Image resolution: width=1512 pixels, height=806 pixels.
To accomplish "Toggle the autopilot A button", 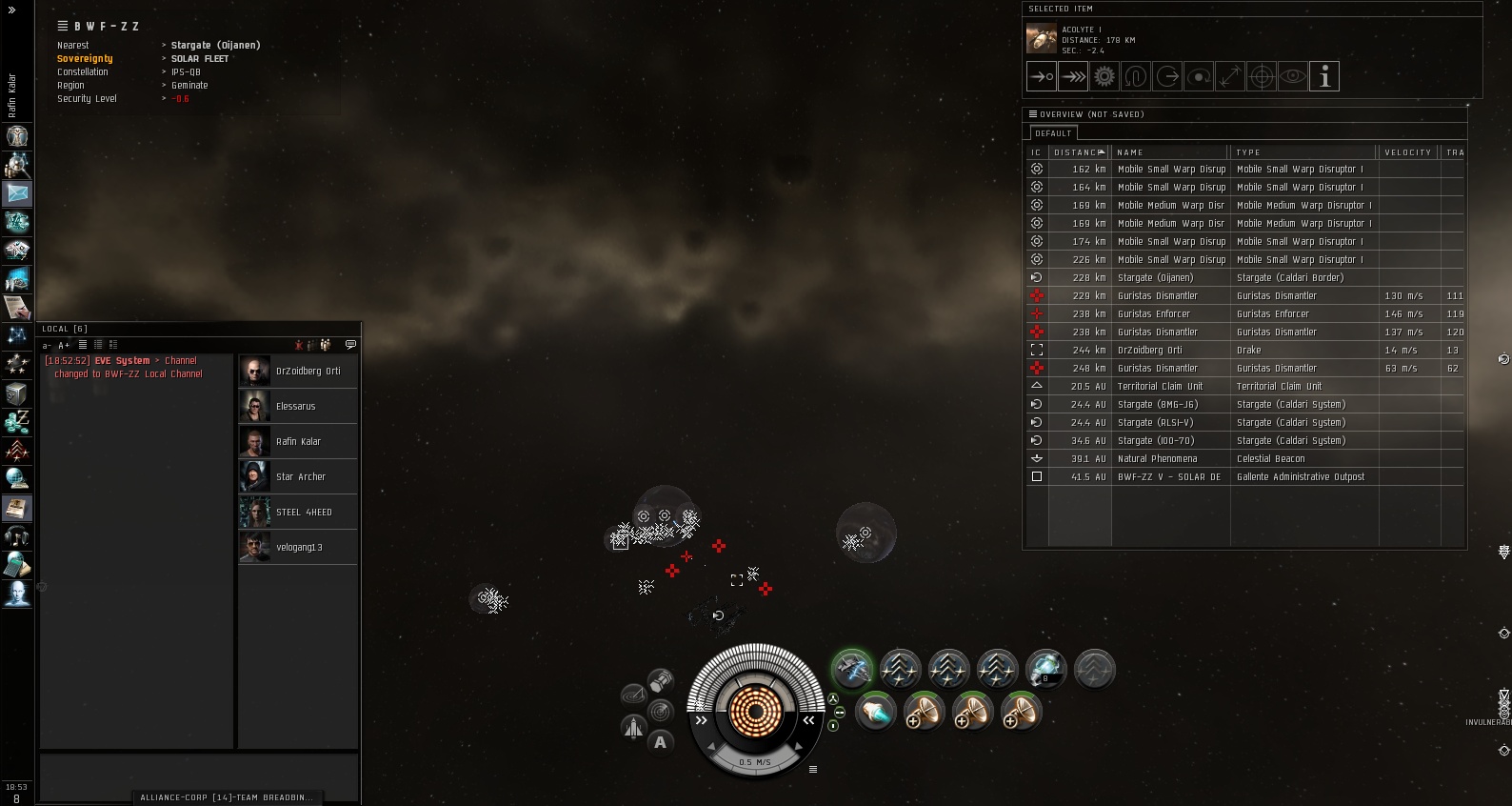I will coord(661,742).
